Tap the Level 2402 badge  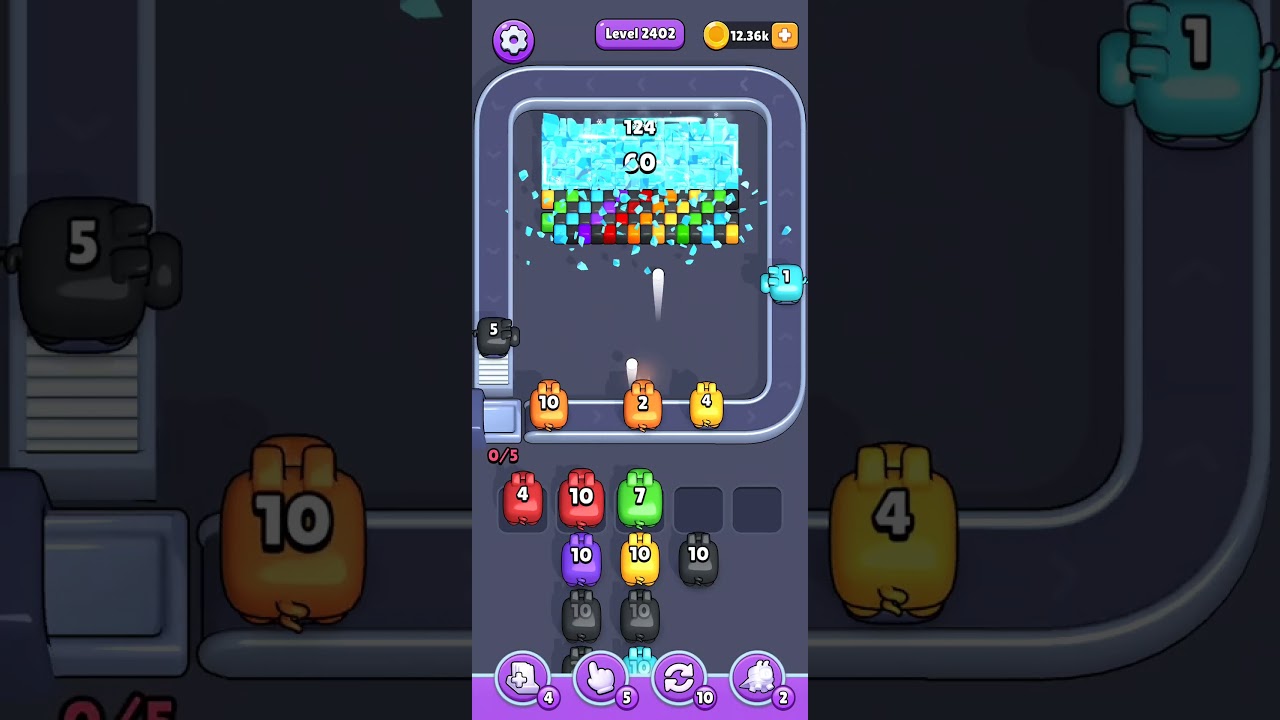[639, 33]
